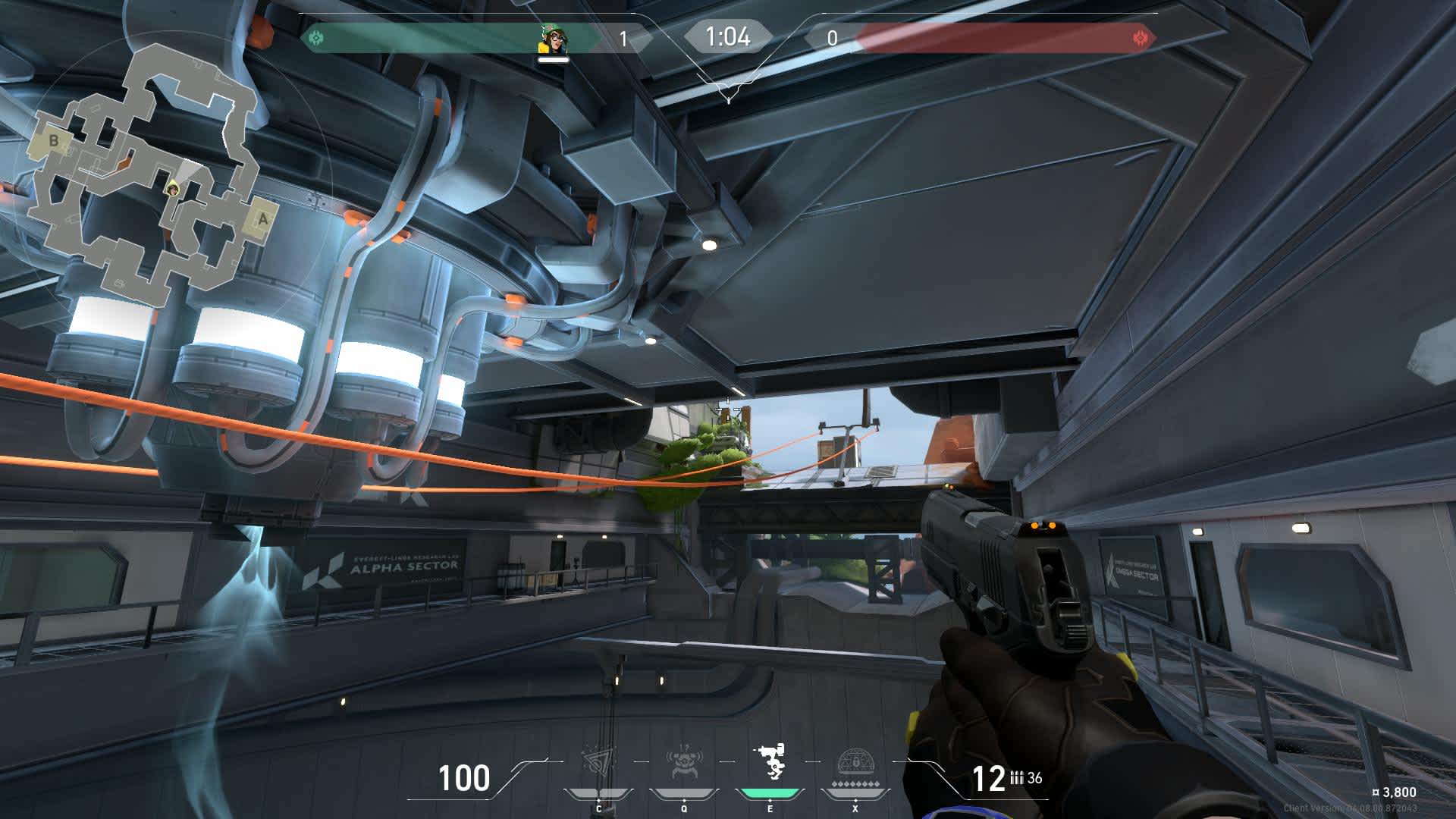Click the chevron indicator below the scoreboard
Image resolution: width=1456 pixels, height=819 pixels.
729,91
